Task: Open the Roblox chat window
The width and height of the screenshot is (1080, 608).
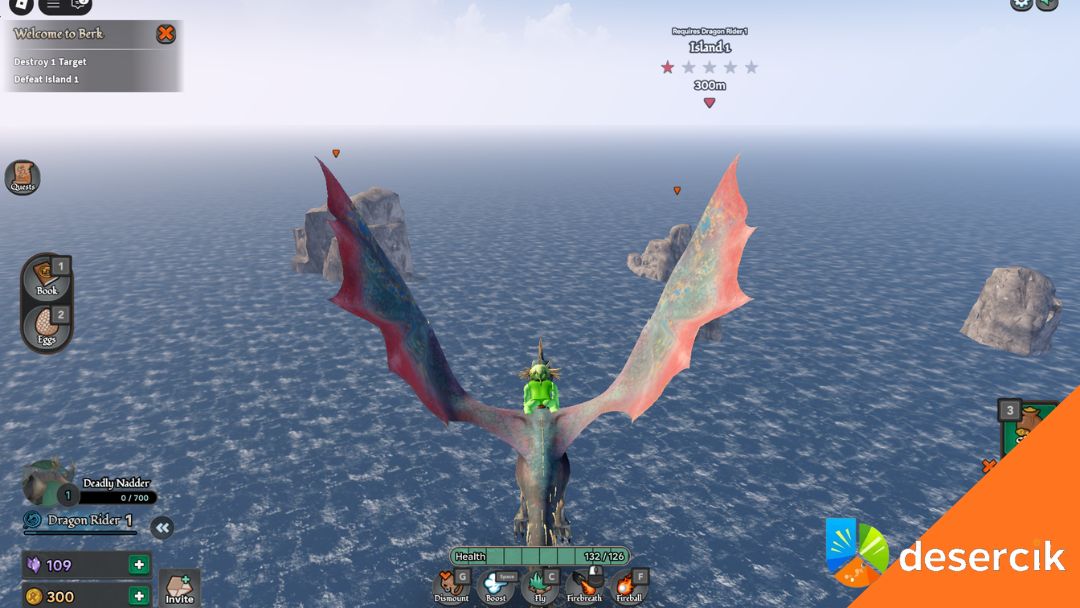Action: (x=80, y=5)
